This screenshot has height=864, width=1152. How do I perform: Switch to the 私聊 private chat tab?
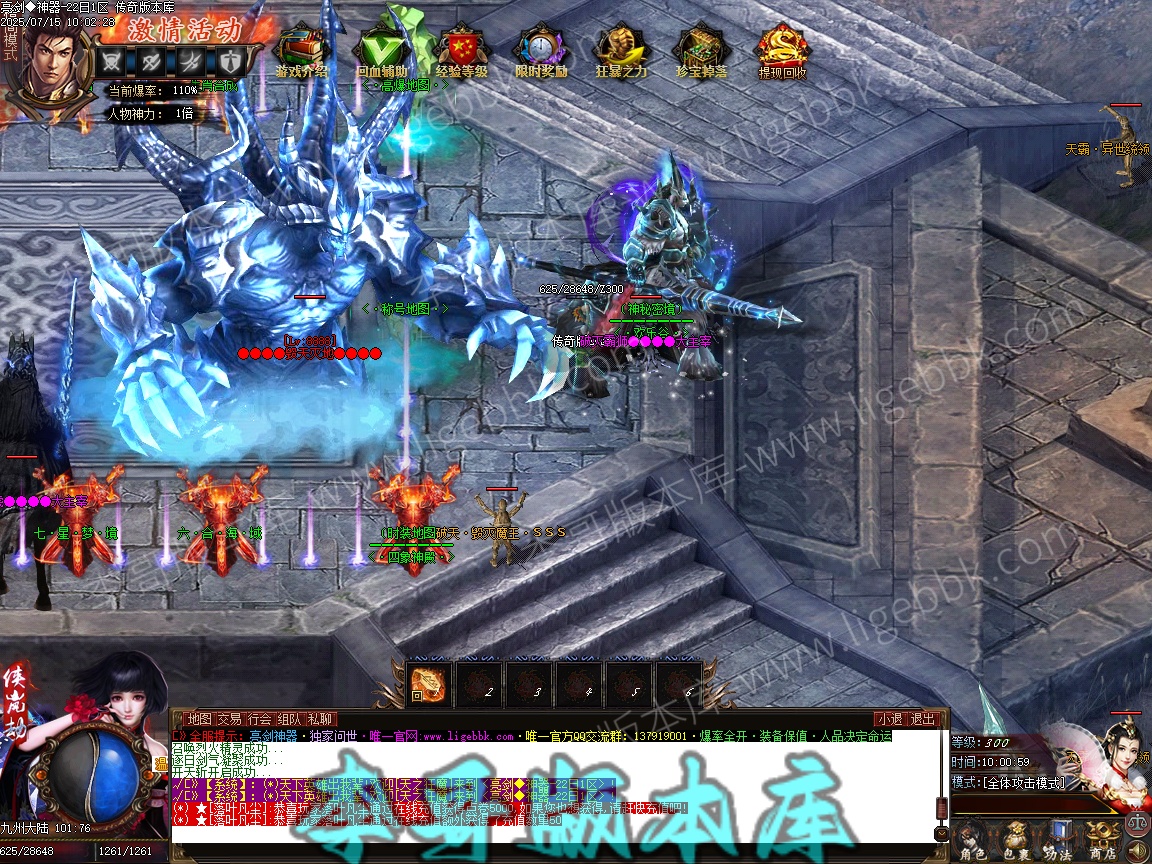(x=321, y=719)
